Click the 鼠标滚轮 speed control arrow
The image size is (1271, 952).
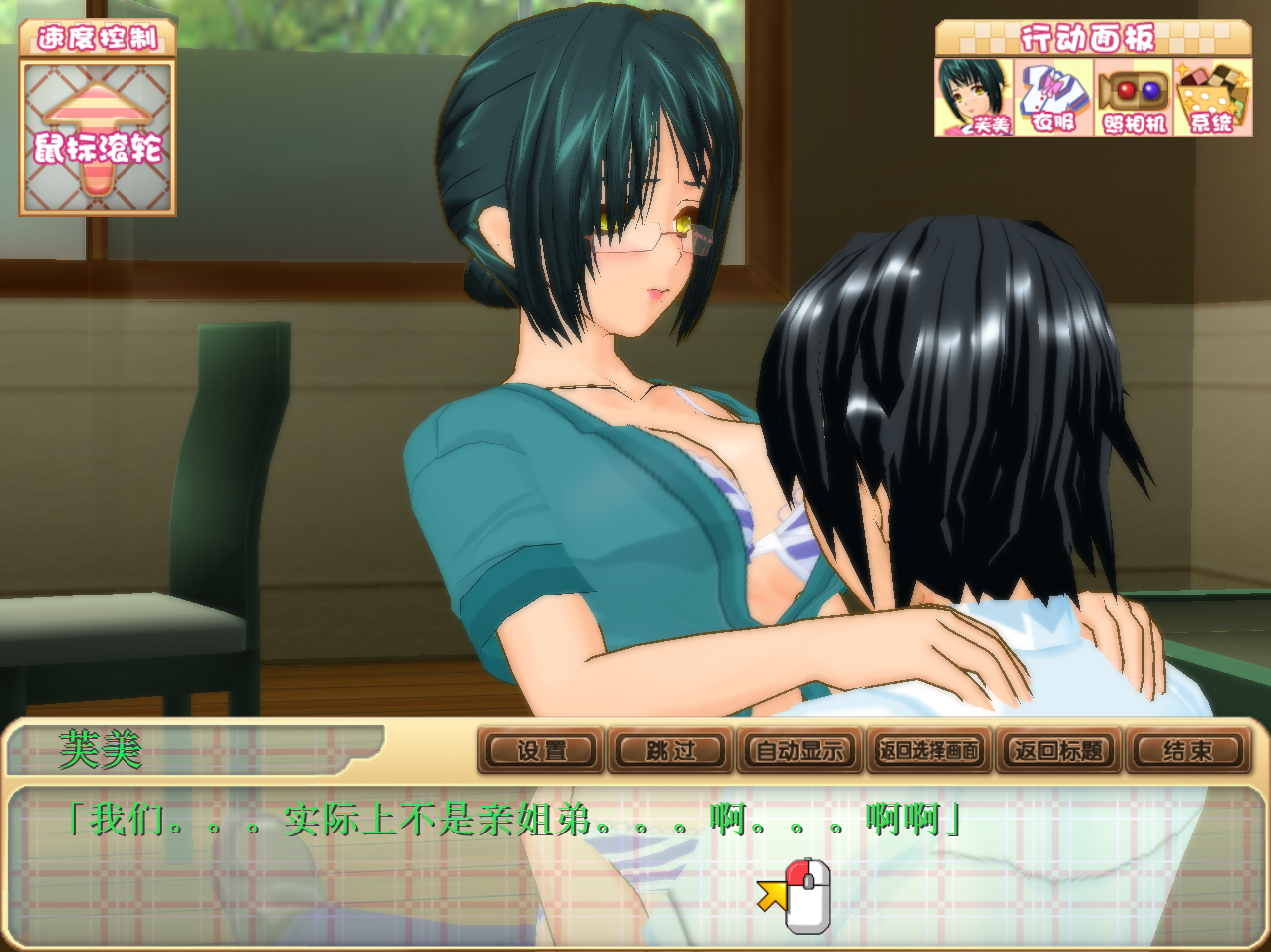[x=98, y=137]
